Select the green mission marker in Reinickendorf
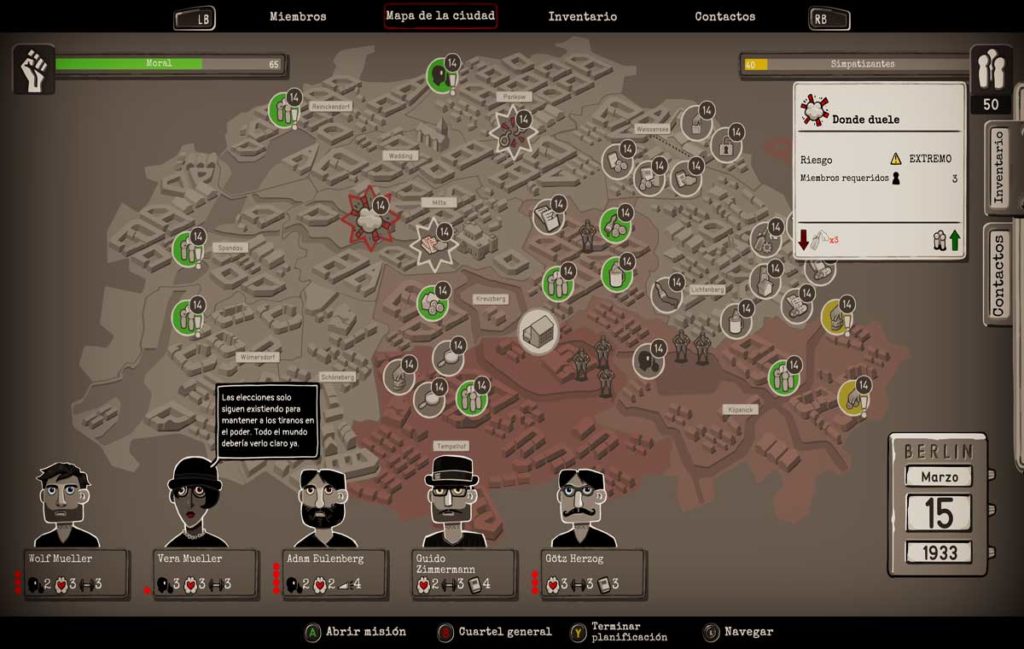Screen dimensions: 1024x649 pos(284,110)
